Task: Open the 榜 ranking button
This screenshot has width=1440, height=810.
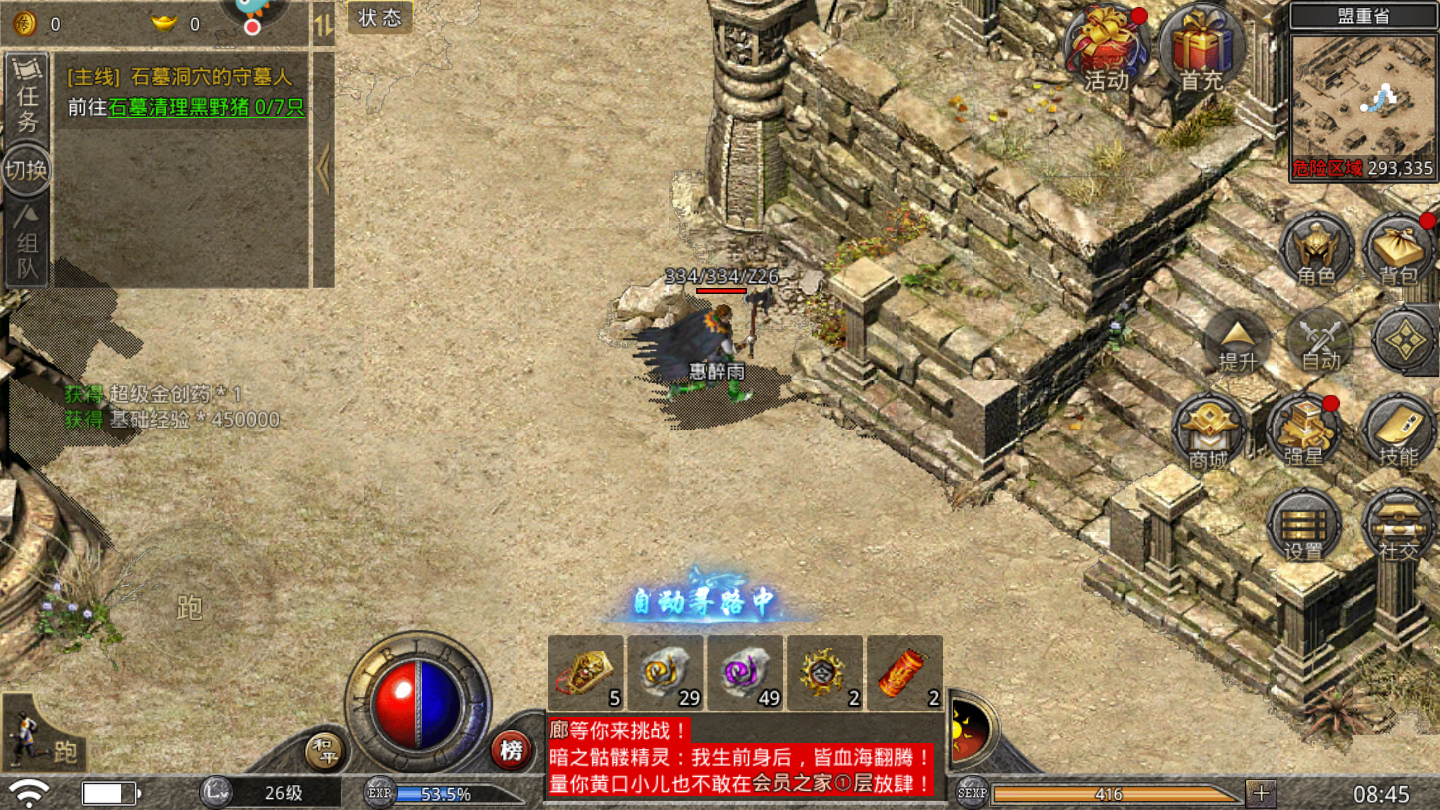Action: click(x=511, y=750)
